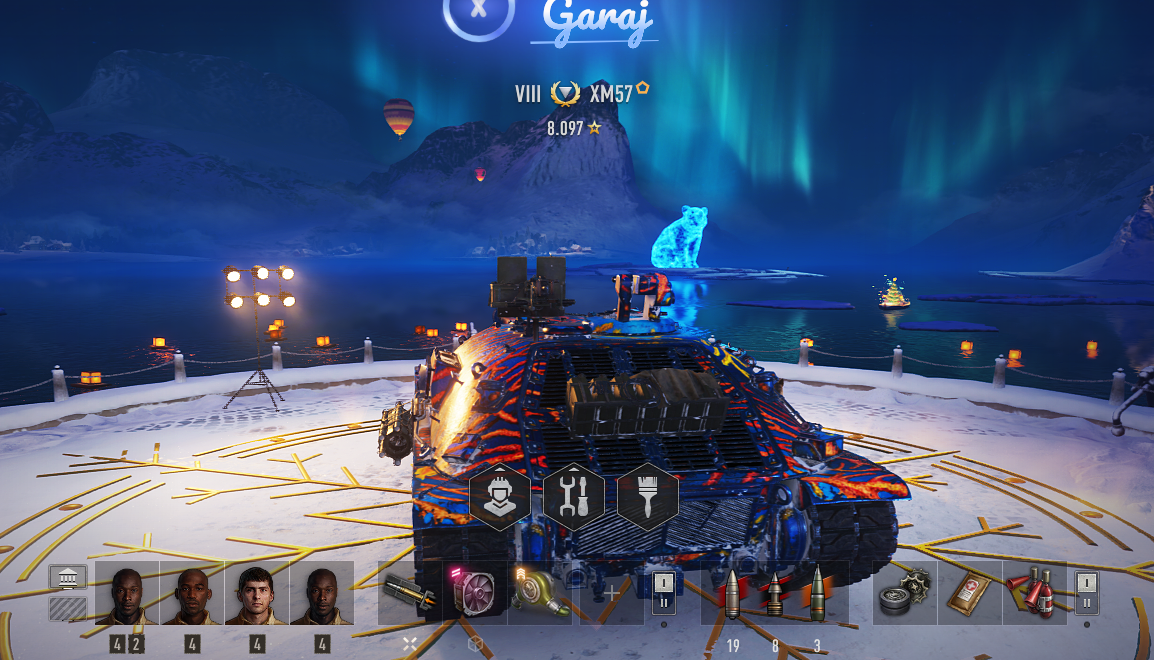Select the fire extinguisher consumable slot

[x=1034, y=593]
